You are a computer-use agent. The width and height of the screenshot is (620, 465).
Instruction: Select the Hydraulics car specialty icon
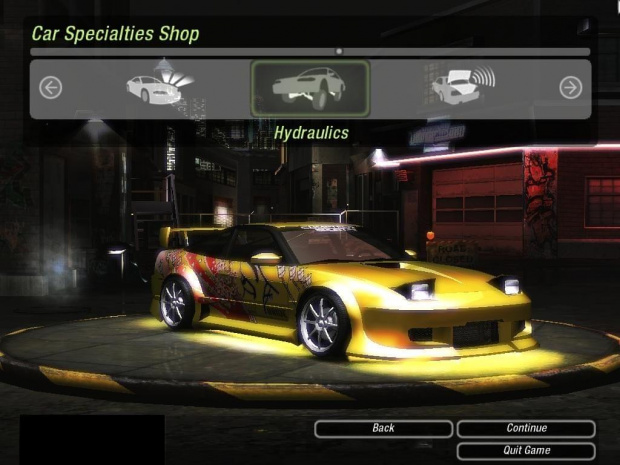point(310,88)
